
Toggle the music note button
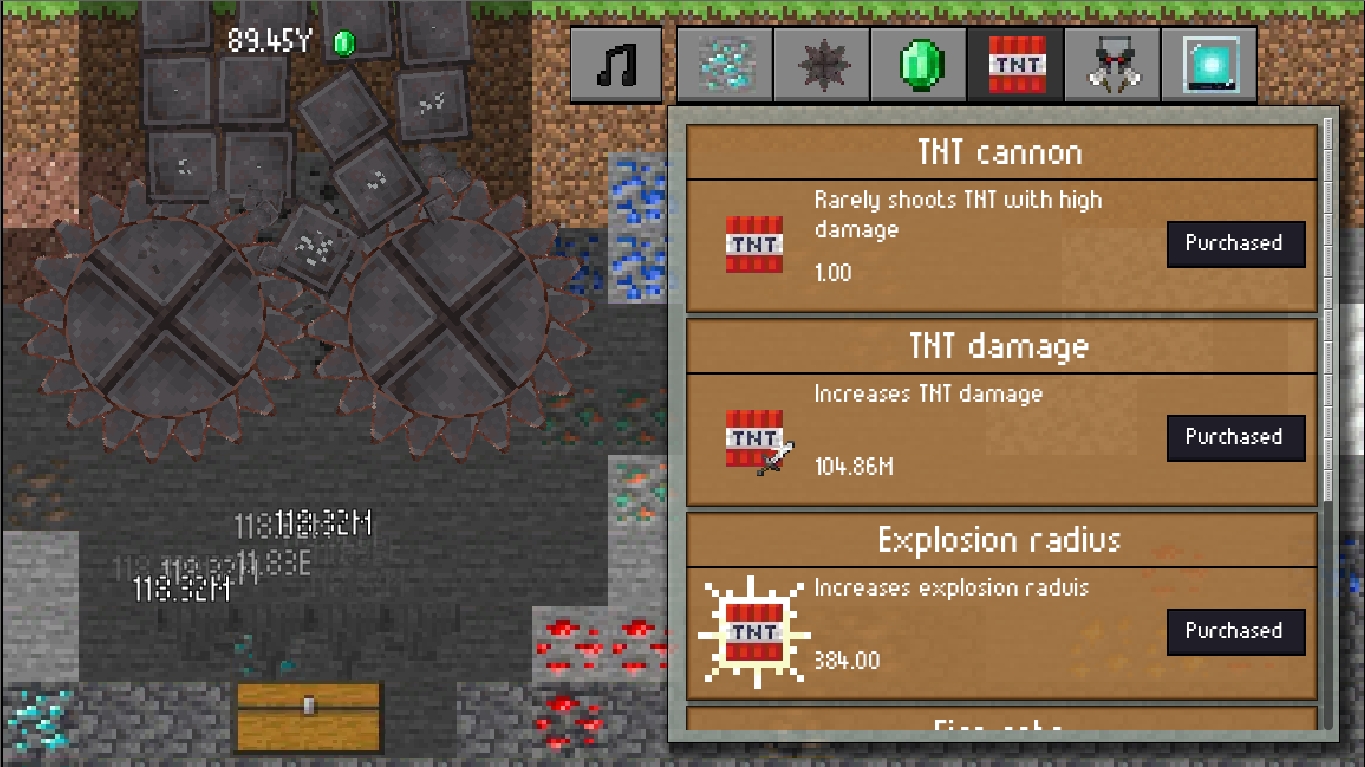tap(616, 63)
